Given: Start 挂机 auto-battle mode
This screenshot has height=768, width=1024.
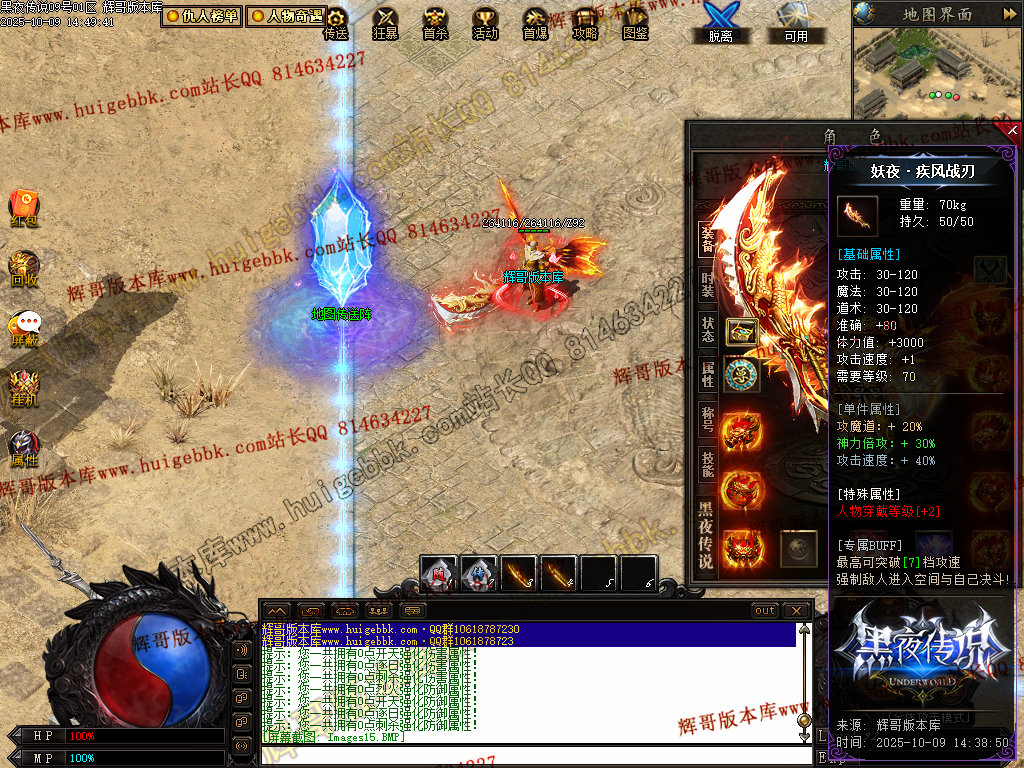Looking at the screenshot, I should pyautogui.click(x=24, y=387).
